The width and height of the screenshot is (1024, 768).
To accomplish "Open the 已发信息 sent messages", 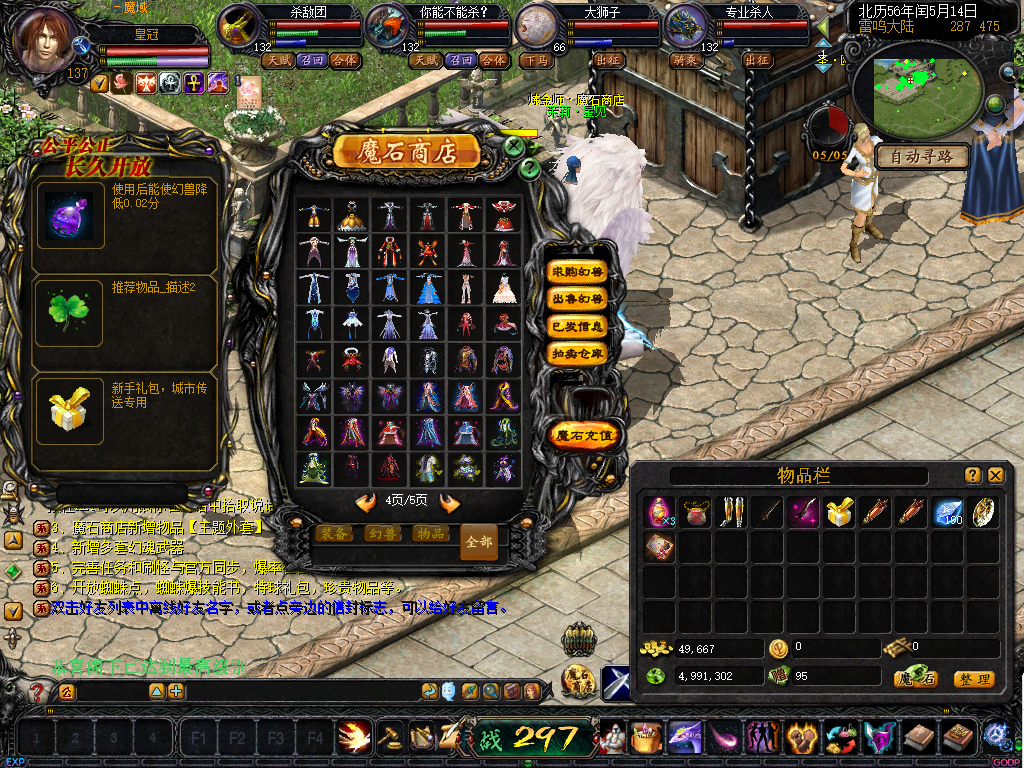I will tap(578, 326).
